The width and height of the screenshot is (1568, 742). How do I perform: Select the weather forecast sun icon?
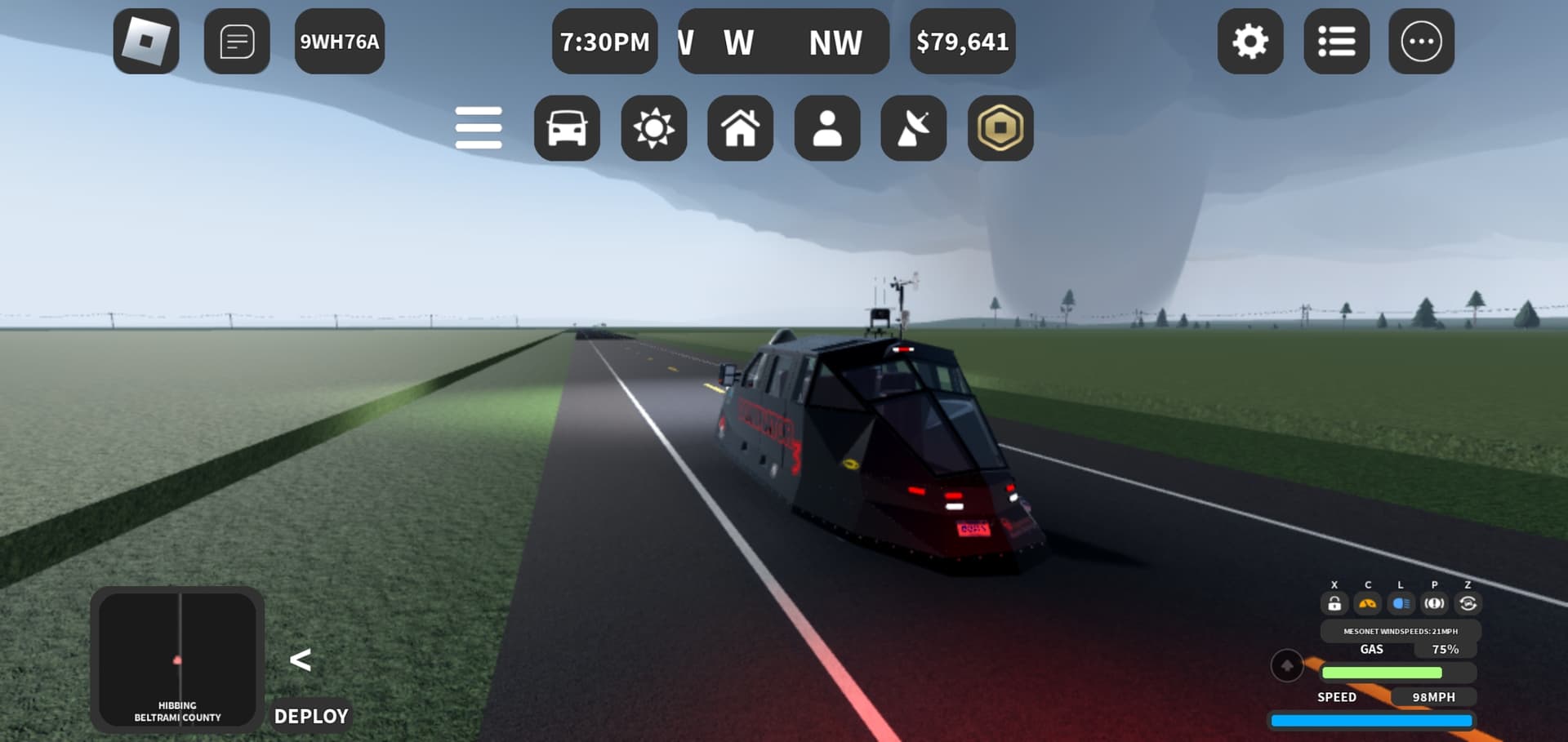point(653,127)
